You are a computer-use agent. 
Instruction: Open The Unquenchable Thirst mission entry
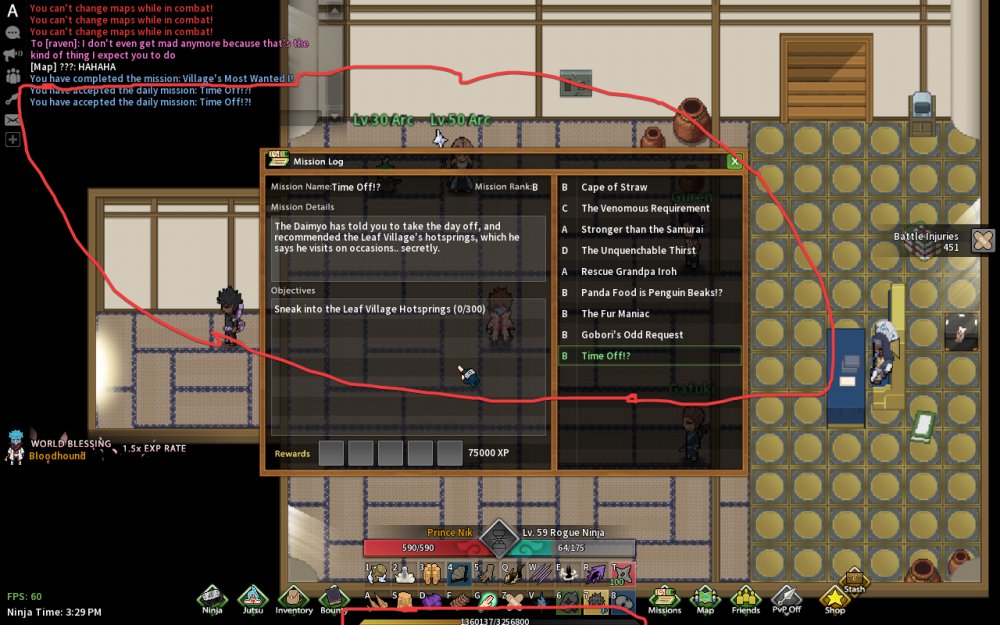pos(638,250)
